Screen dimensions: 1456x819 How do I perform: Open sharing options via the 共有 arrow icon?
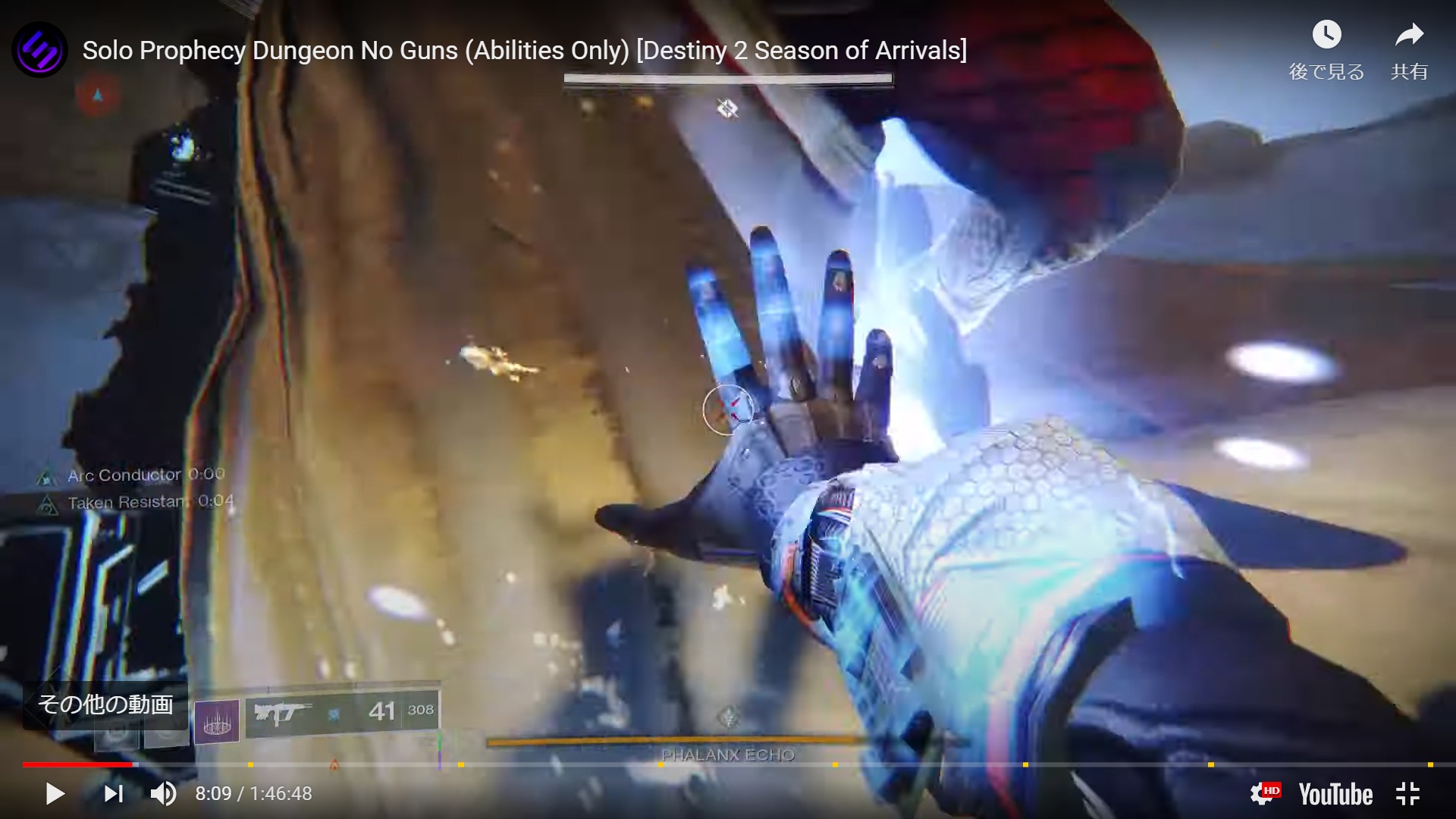(x=1410, y=33)
